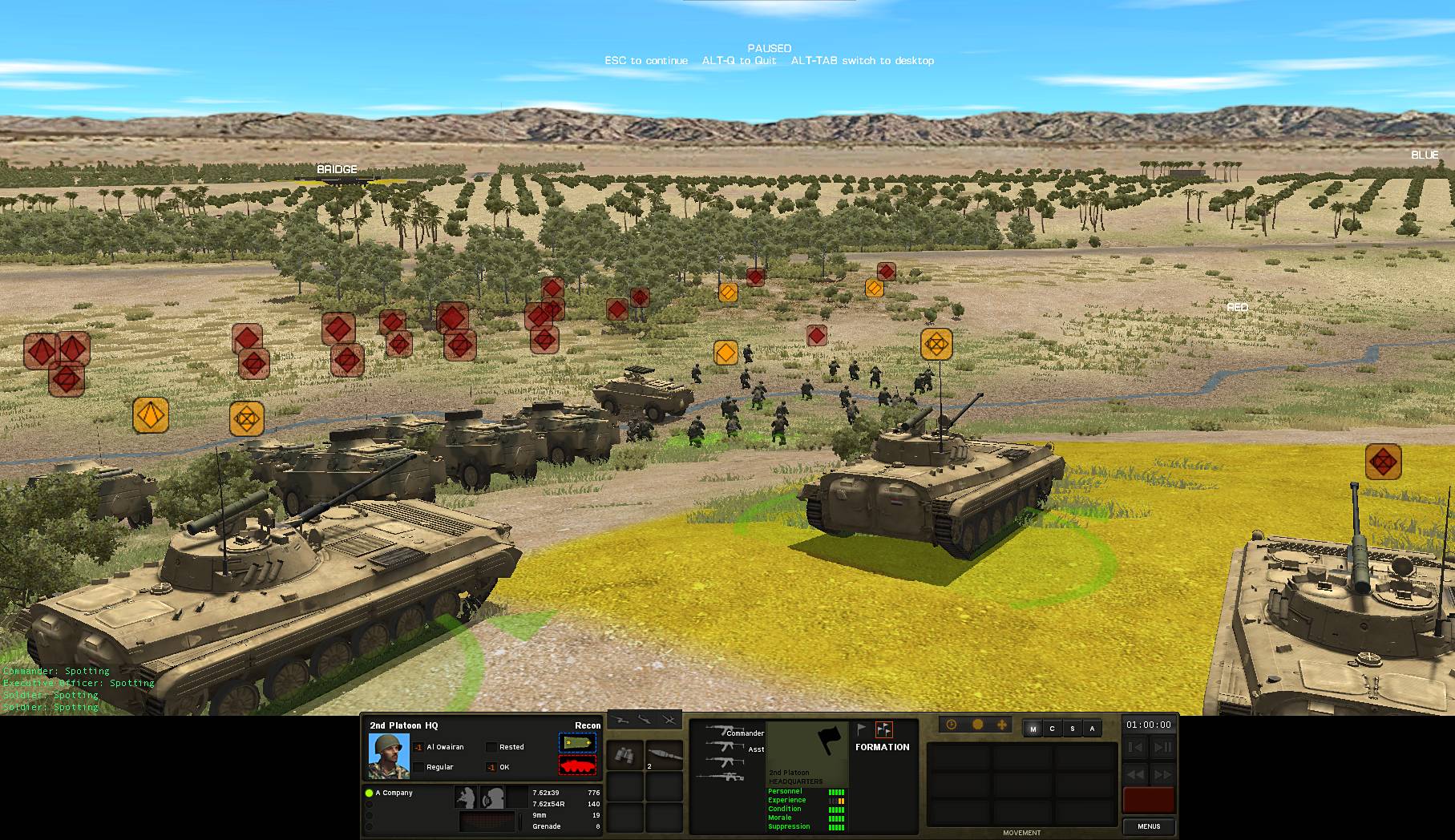Select the binoculars equipment icon
The height and width of the screenshot is (840, 1455).
click(x=626, y=754)
